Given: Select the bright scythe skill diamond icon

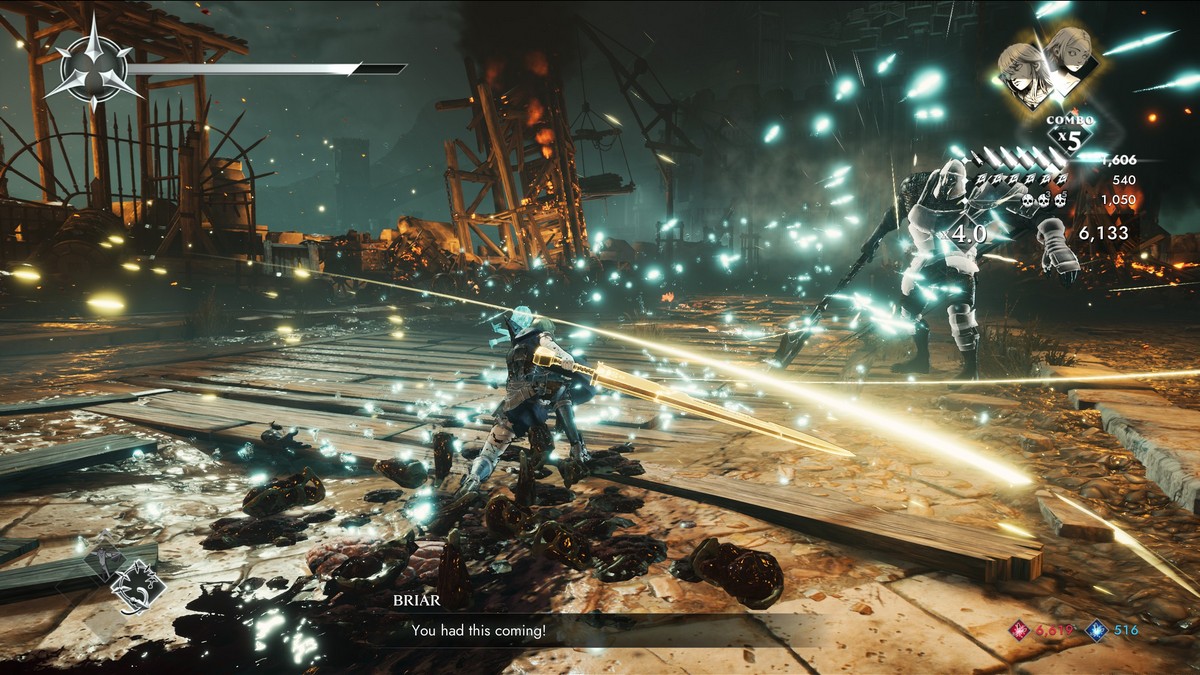Looking at the screenshot, I should [x=137, y=585].
